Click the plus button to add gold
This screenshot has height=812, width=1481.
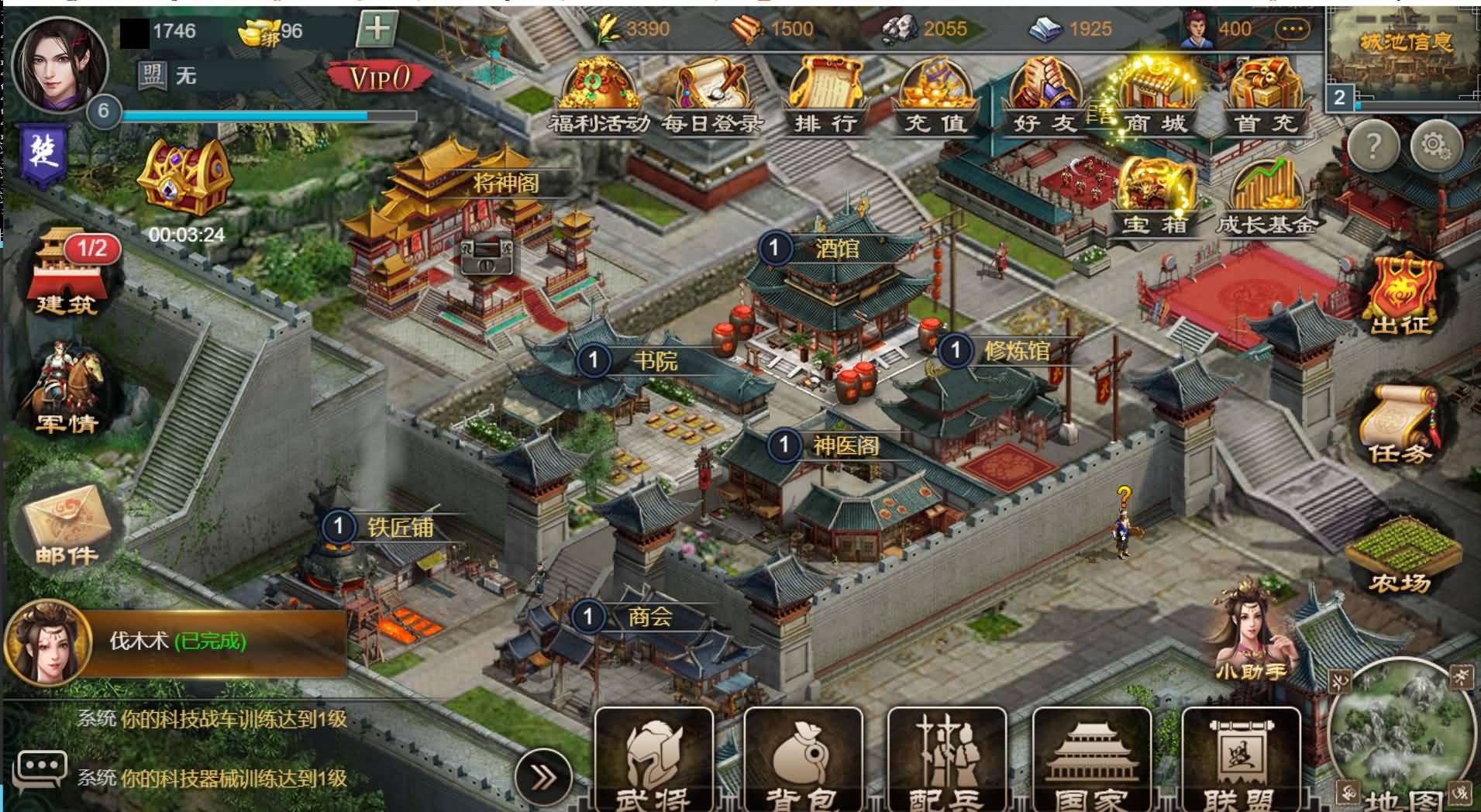tap(377, 29)
